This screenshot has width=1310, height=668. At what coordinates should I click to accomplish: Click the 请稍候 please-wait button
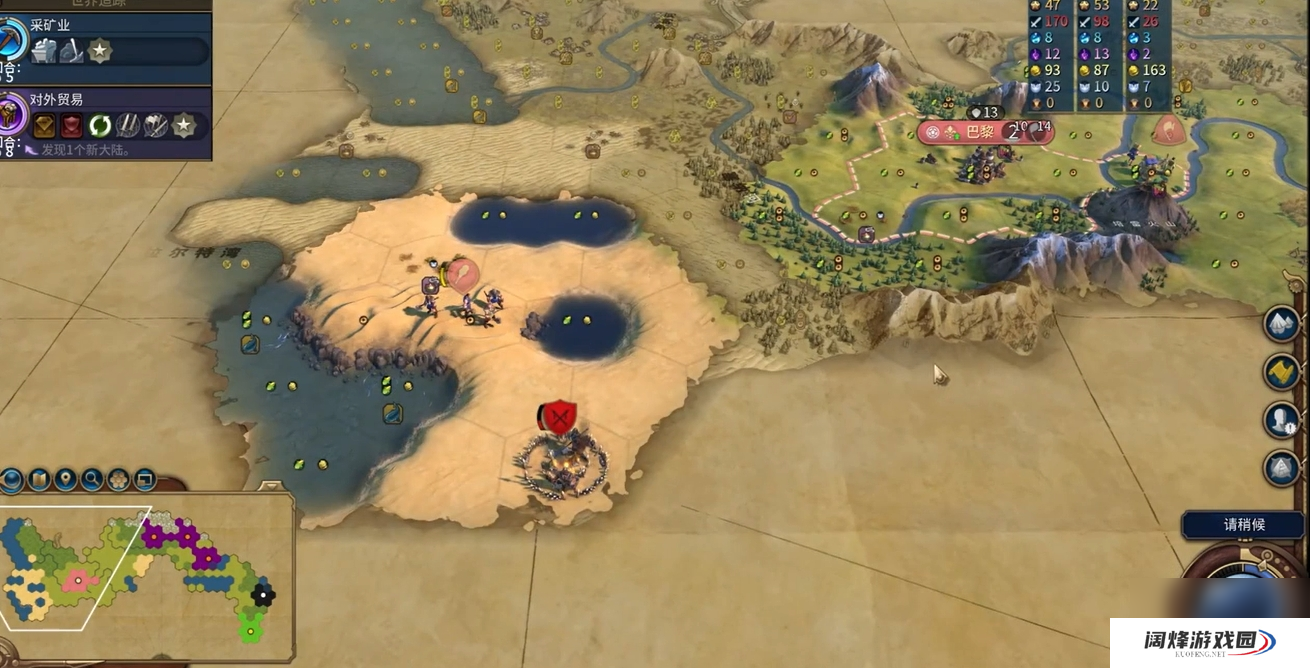[1244, 524]
